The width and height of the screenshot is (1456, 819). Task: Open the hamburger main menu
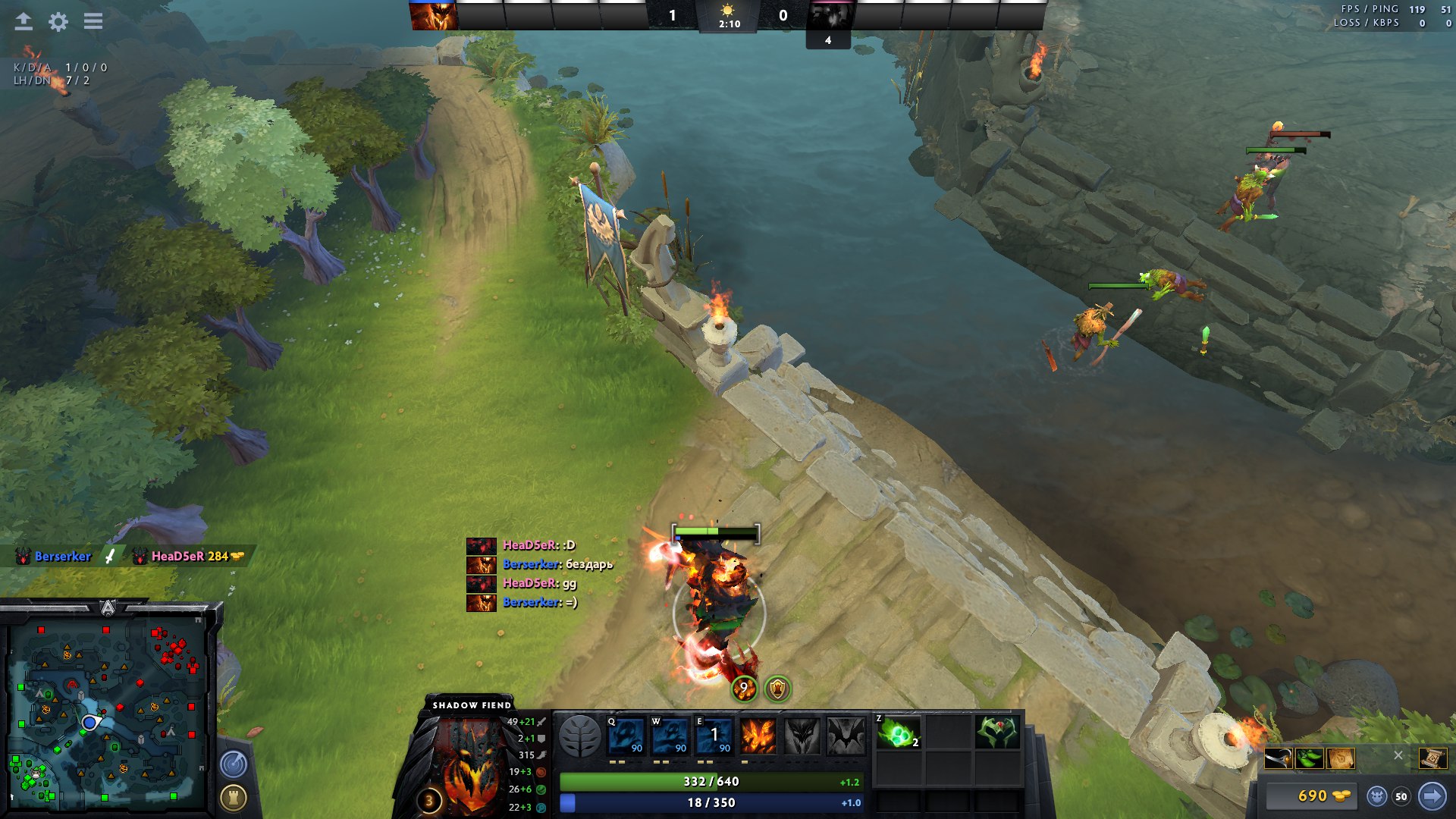pyautogui.click(x=93, y=21)
